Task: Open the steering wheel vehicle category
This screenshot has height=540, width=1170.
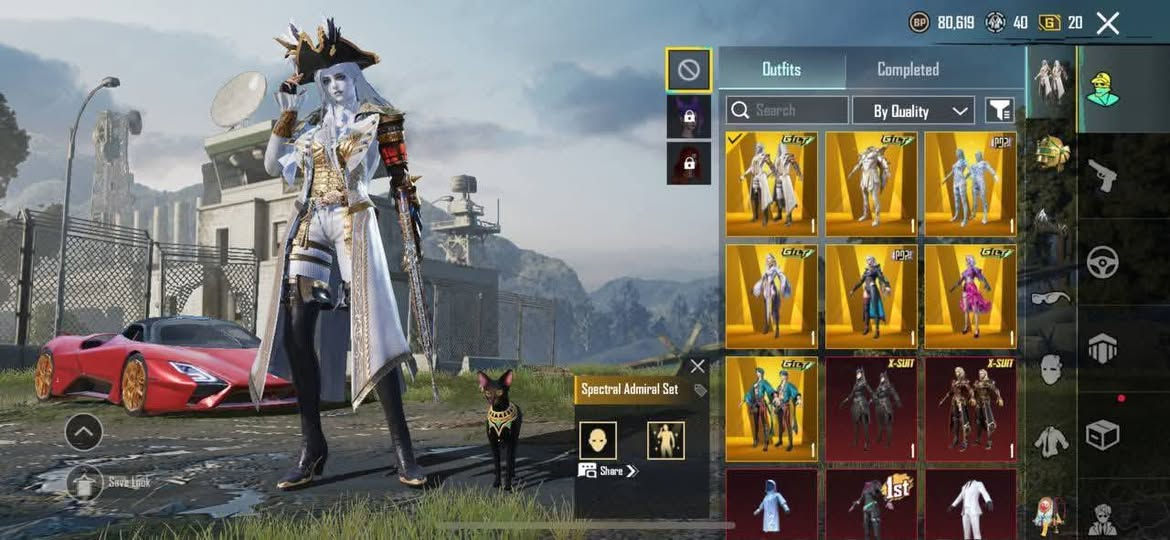Action: tap(1103, 263)
